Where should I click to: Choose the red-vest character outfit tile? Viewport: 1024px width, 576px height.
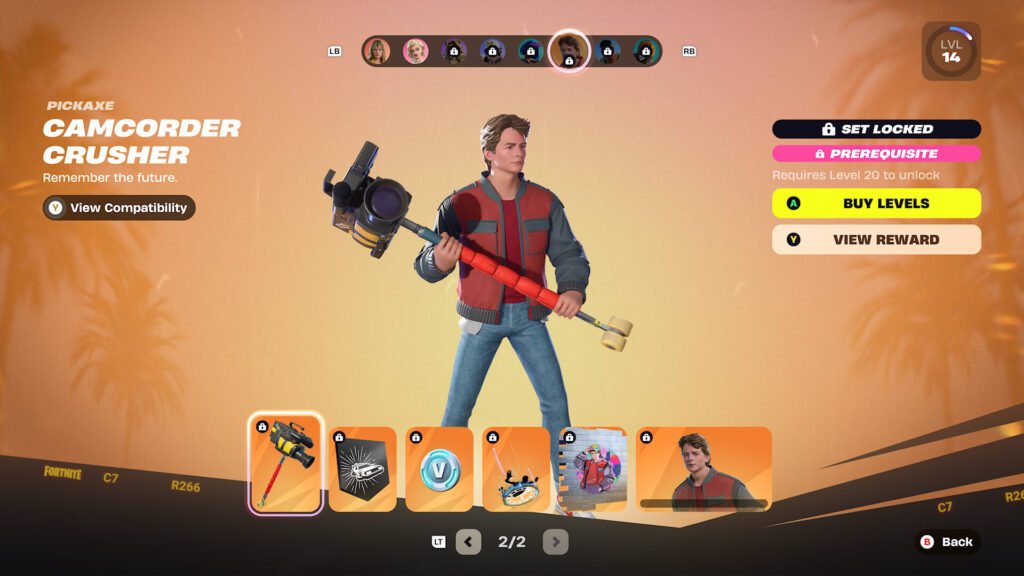point(704,469)
